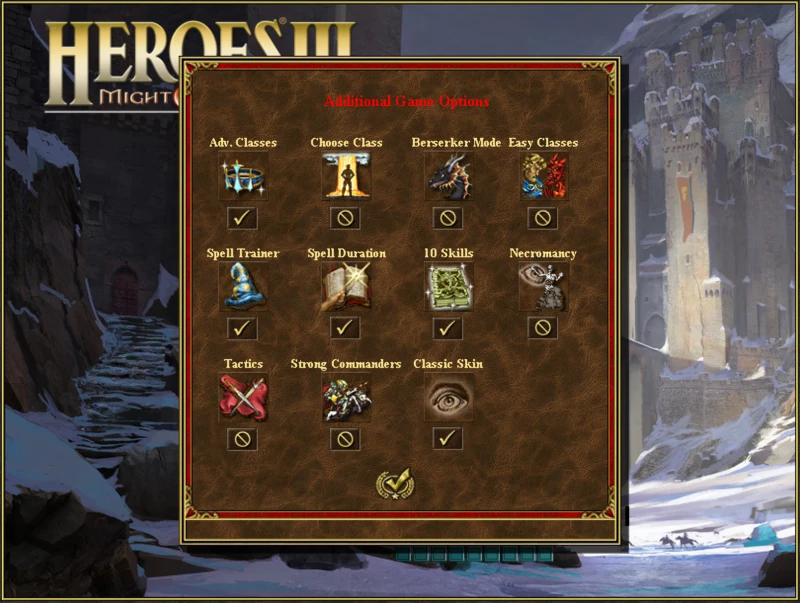Confirm options with the gold checkmark button
Screen dimensions: 800x603
(394, 485)
